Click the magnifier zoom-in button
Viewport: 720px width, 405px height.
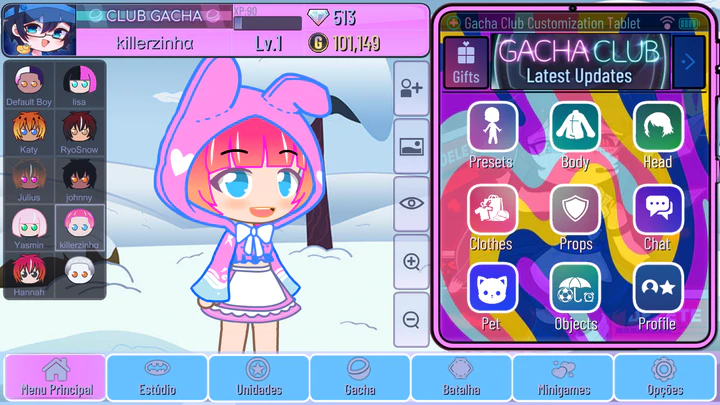point(411,262)
